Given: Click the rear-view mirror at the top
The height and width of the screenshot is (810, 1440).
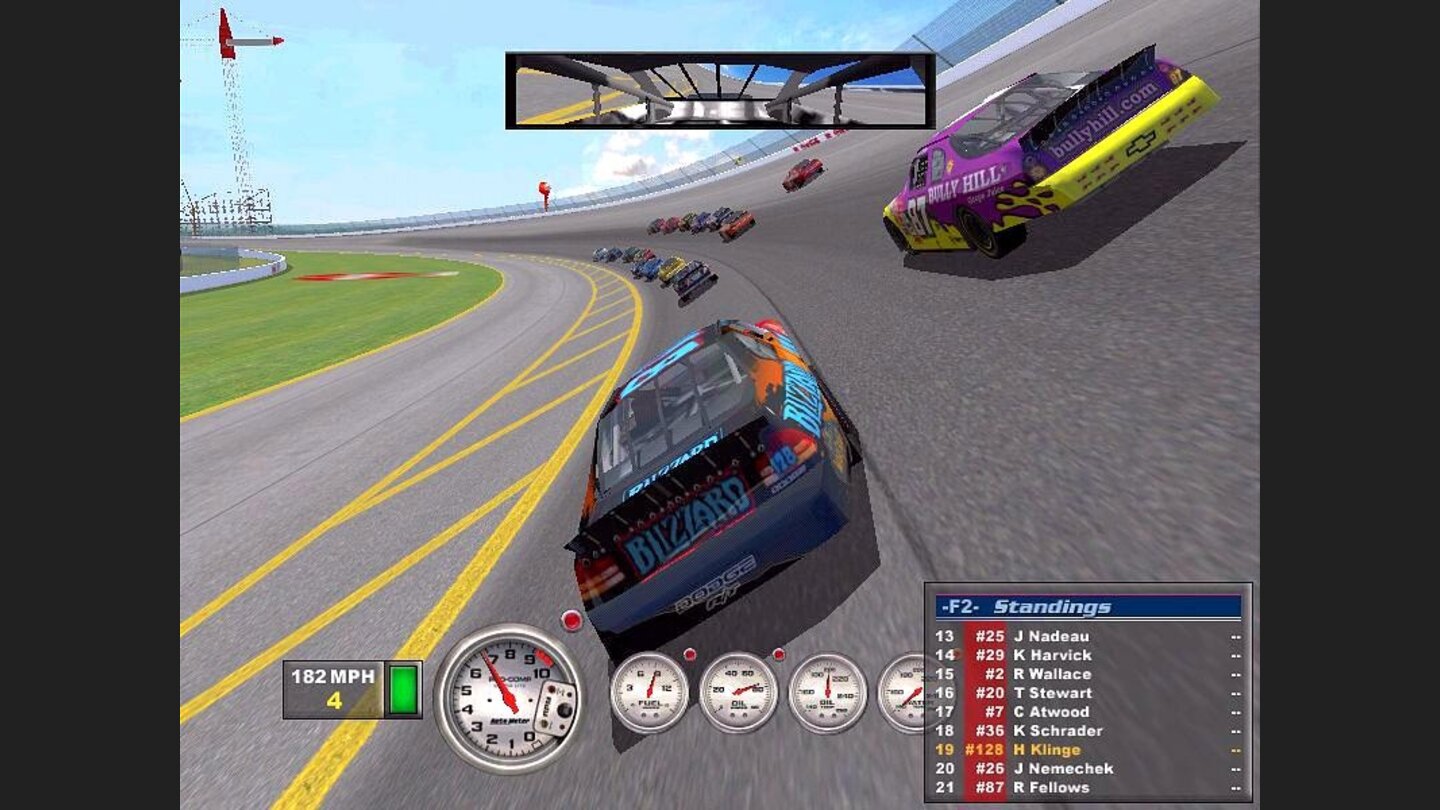Looking at the screenshot, I should click(x=713, y=88).
